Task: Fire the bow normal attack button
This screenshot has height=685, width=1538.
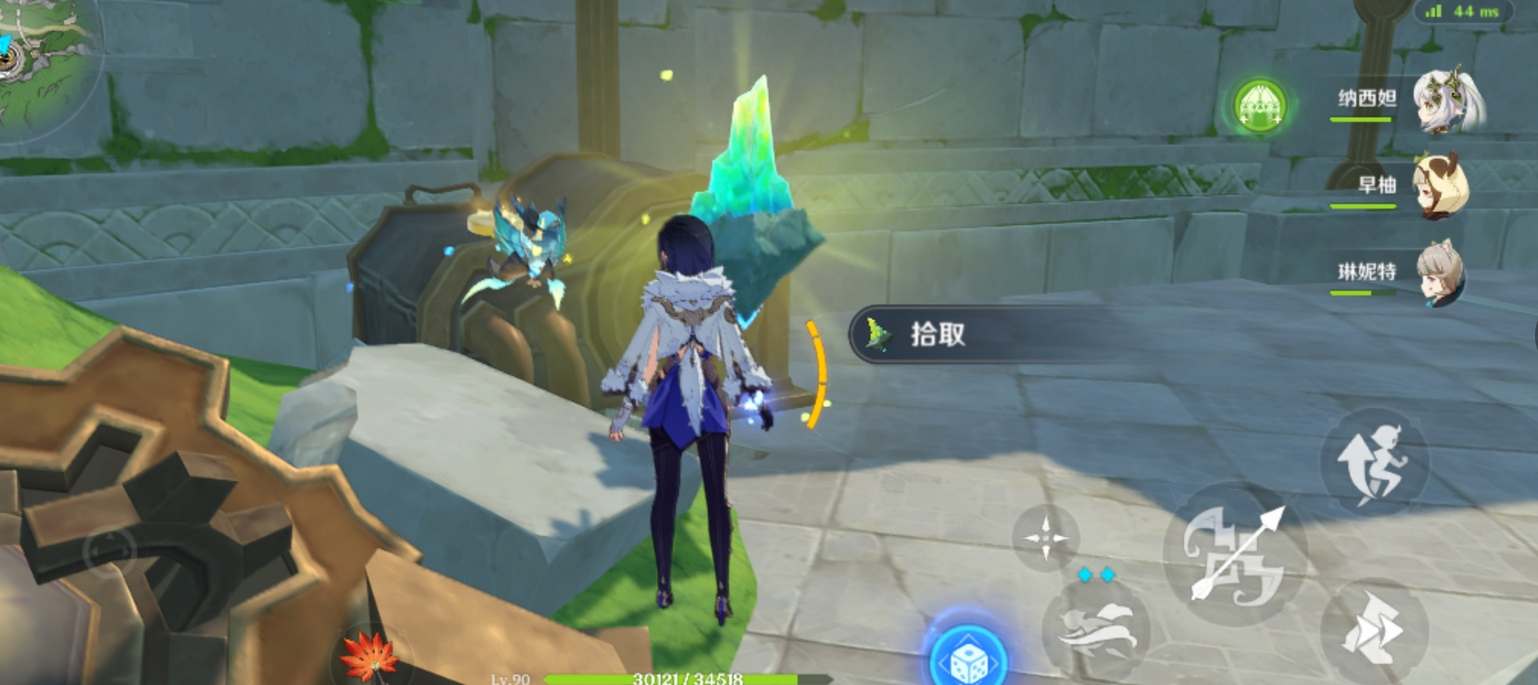Action: [x=1235, y=553]
